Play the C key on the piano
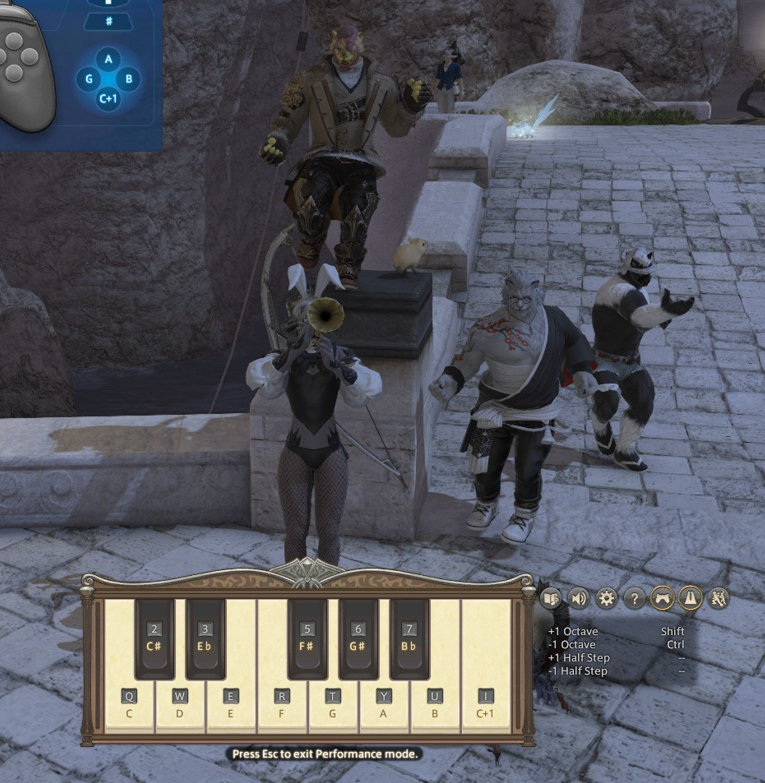This screenshot has width=765, height=783. (129, 705)
